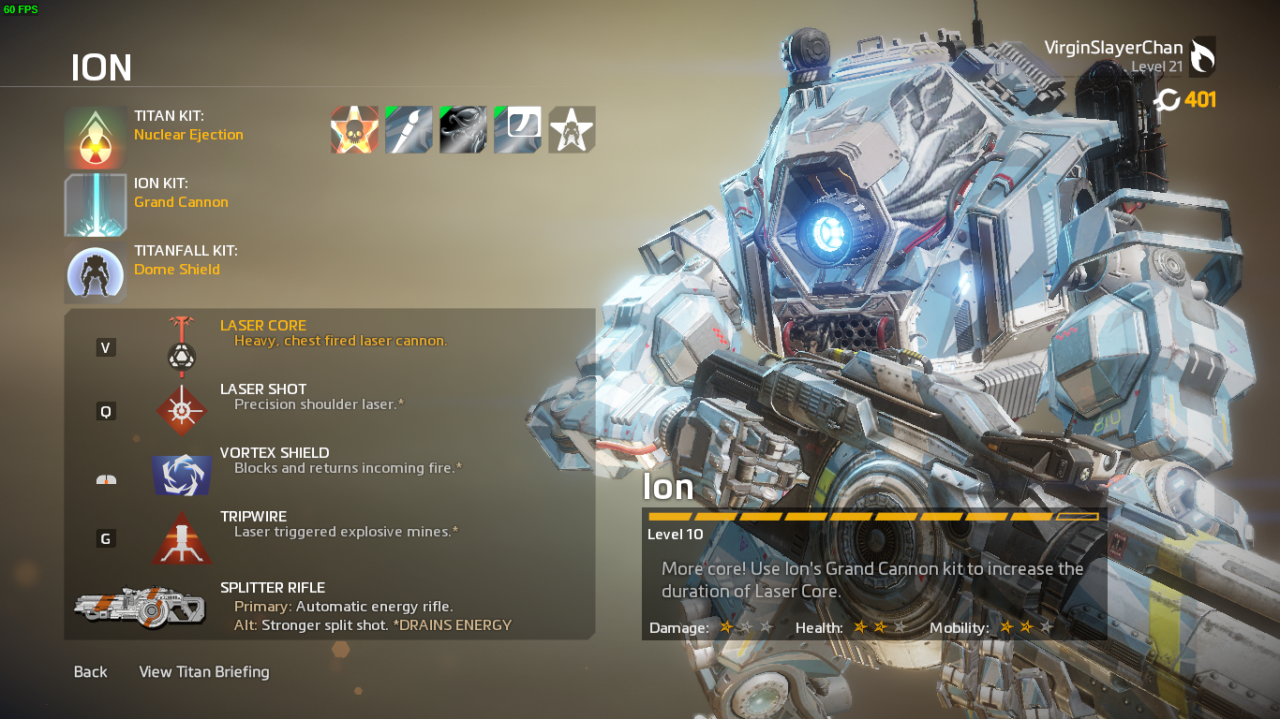
Task: Click the skull star nose art icon
Action: coord(355,130)
